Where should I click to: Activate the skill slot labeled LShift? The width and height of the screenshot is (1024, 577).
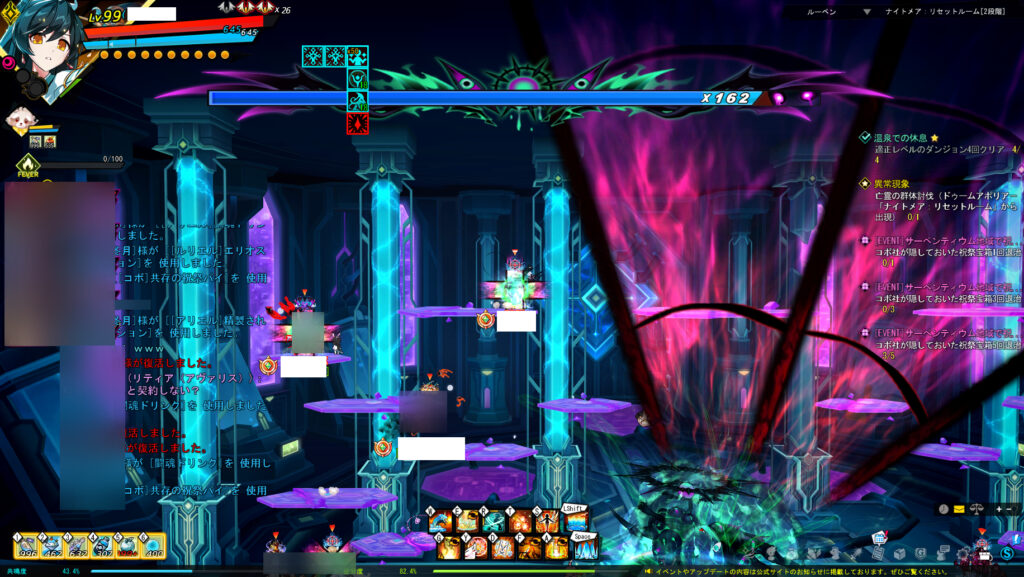577,521
